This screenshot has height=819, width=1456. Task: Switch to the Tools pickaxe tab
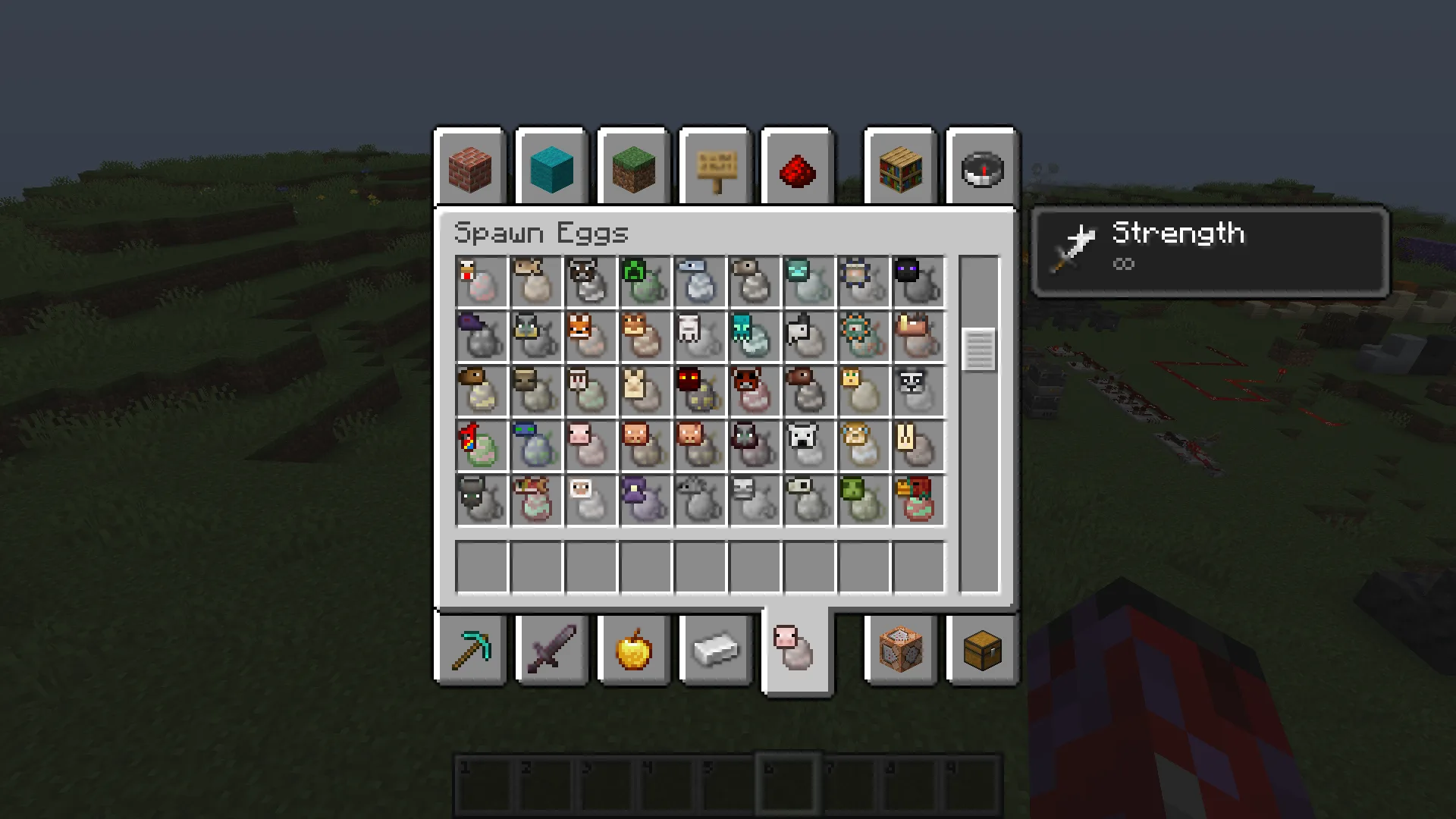[x=470, y=651]
